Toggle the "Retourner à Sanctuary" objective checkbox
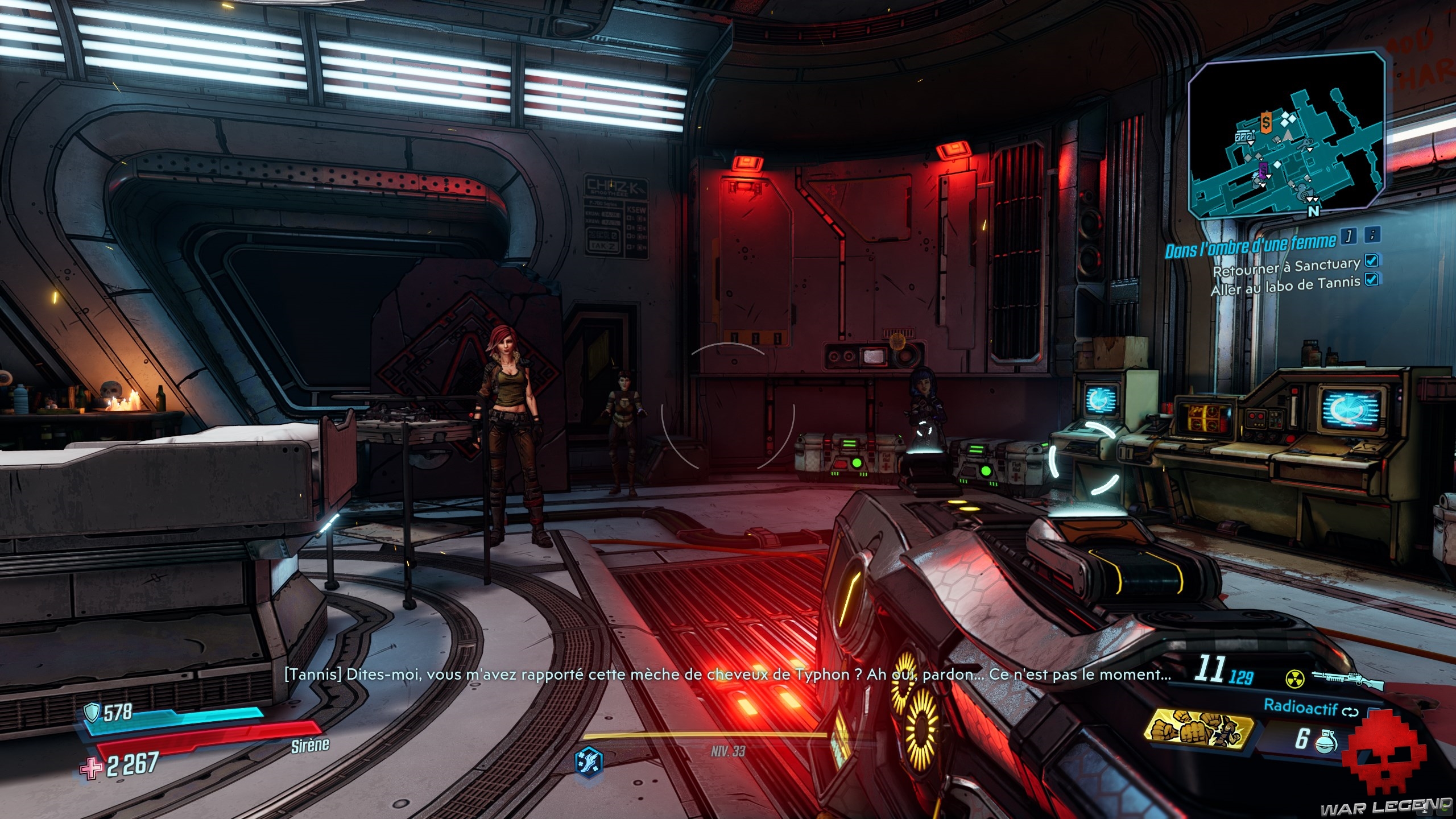Viewport: 1456px width, 819px height. 1372,260
